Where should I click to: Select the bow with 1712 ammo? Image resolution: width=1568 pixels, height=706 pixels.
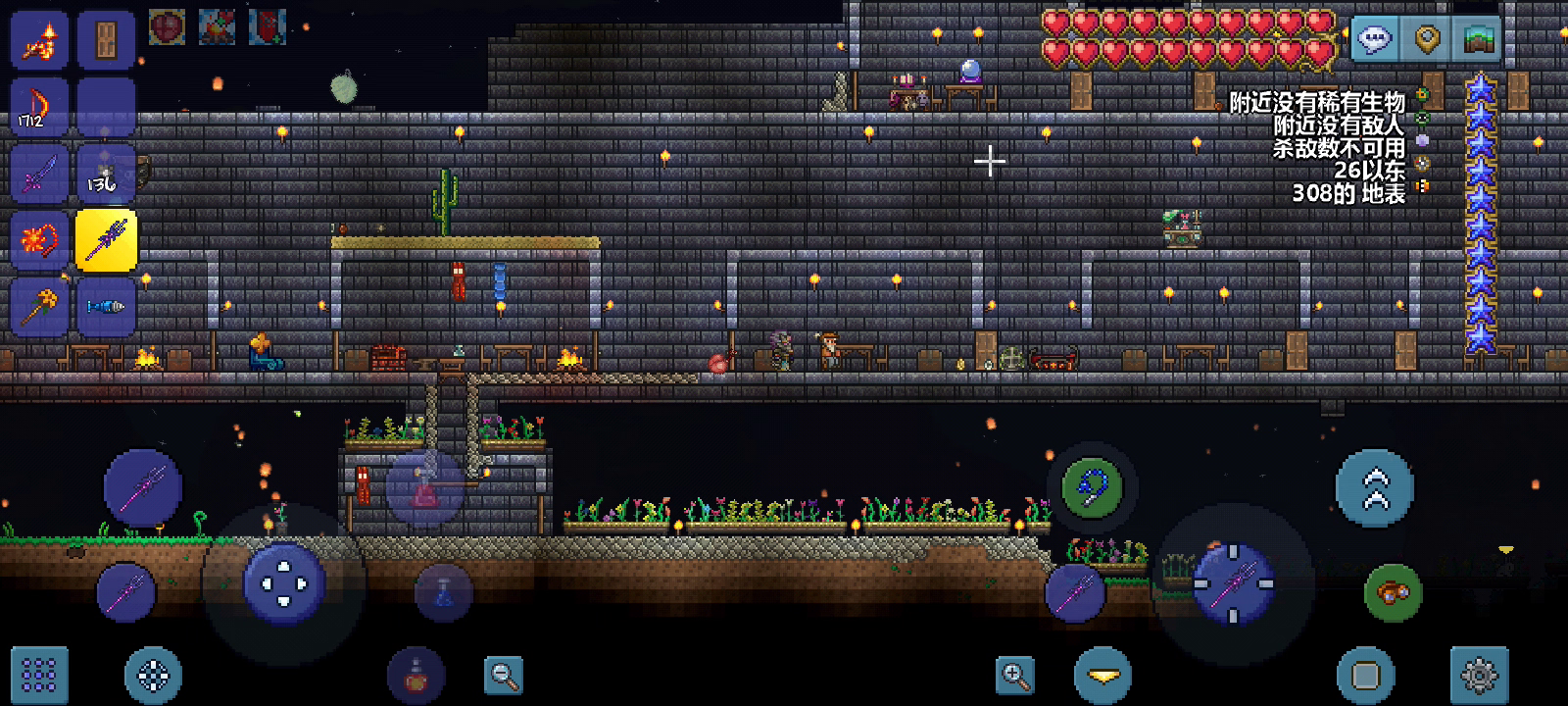pos(39,106)
